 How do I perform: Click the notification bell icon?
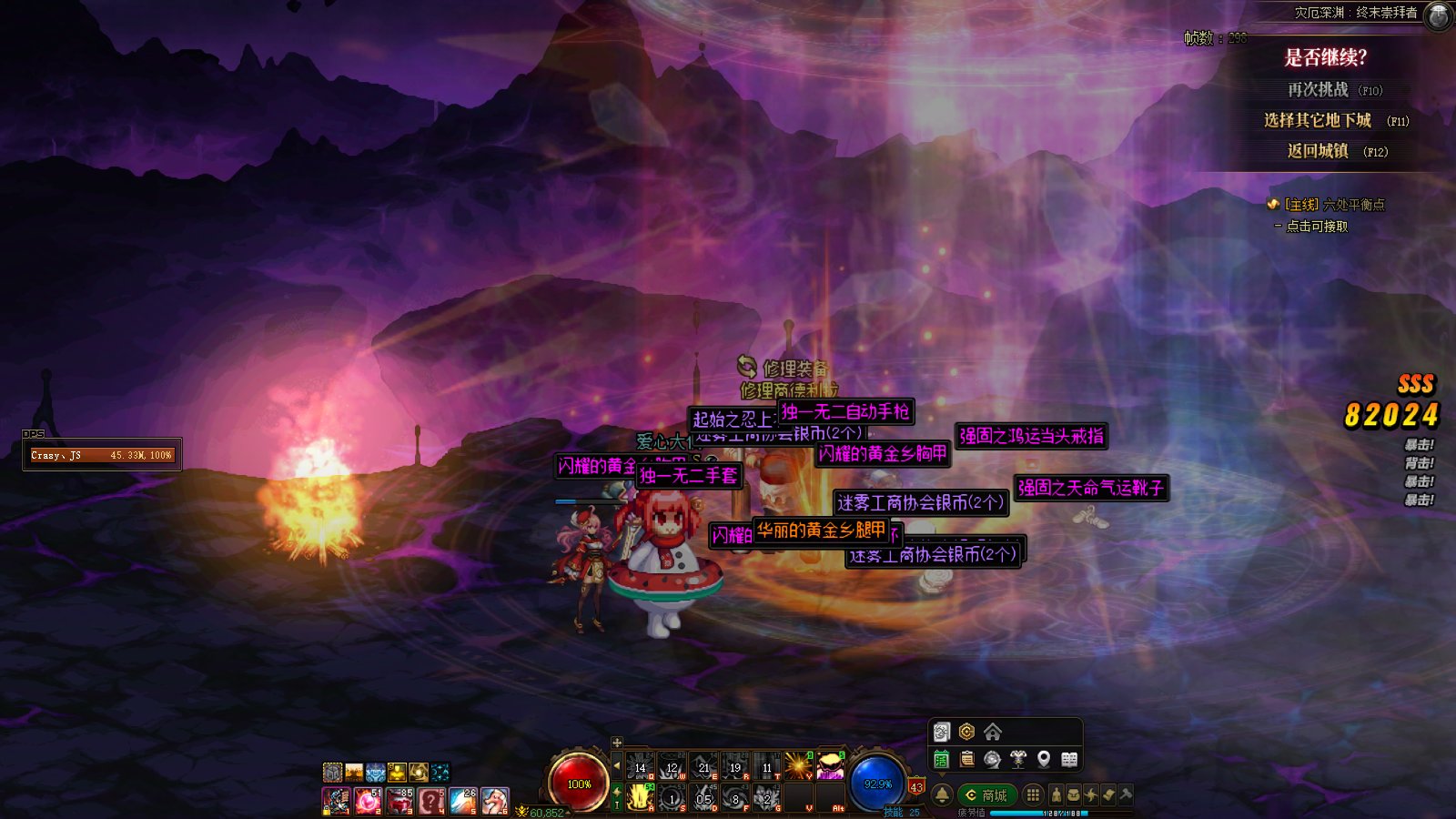click(x=943, y=795)
